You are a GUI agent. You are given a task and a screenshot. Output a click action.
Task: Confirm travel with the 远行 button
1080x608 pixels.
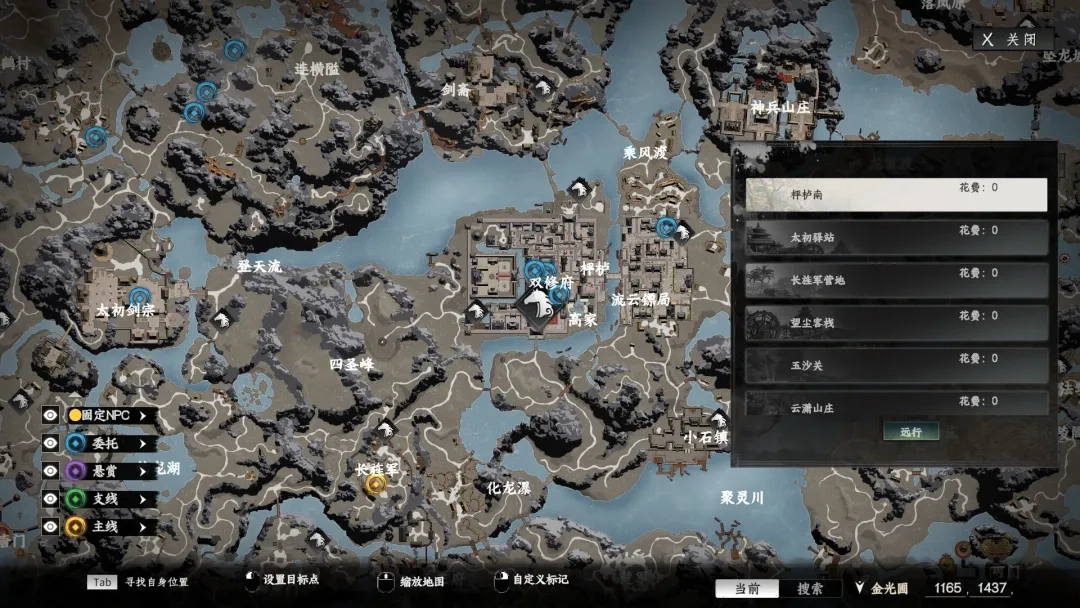pyautogui.click(x=911, y=432)
